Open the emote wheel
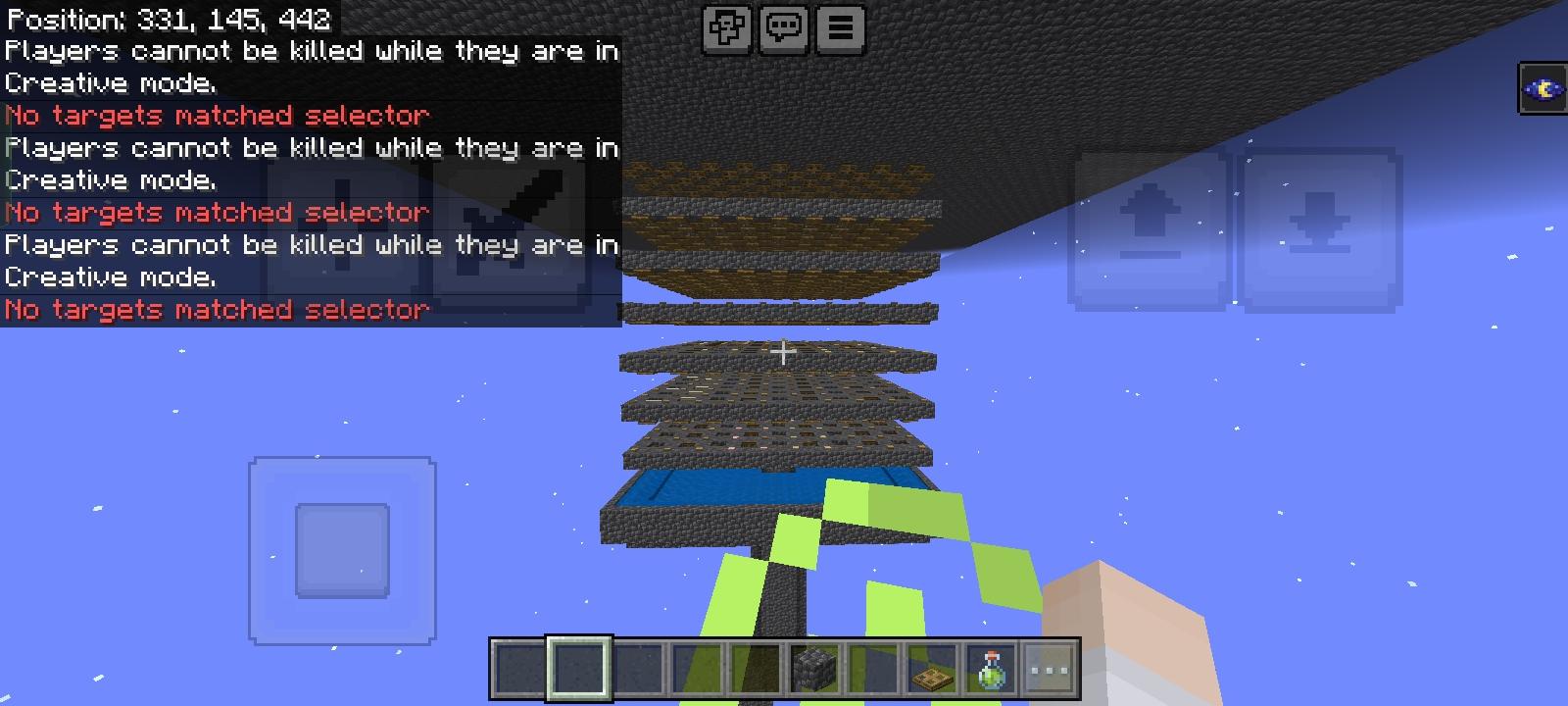1568x706 pixels. point(726,28)
